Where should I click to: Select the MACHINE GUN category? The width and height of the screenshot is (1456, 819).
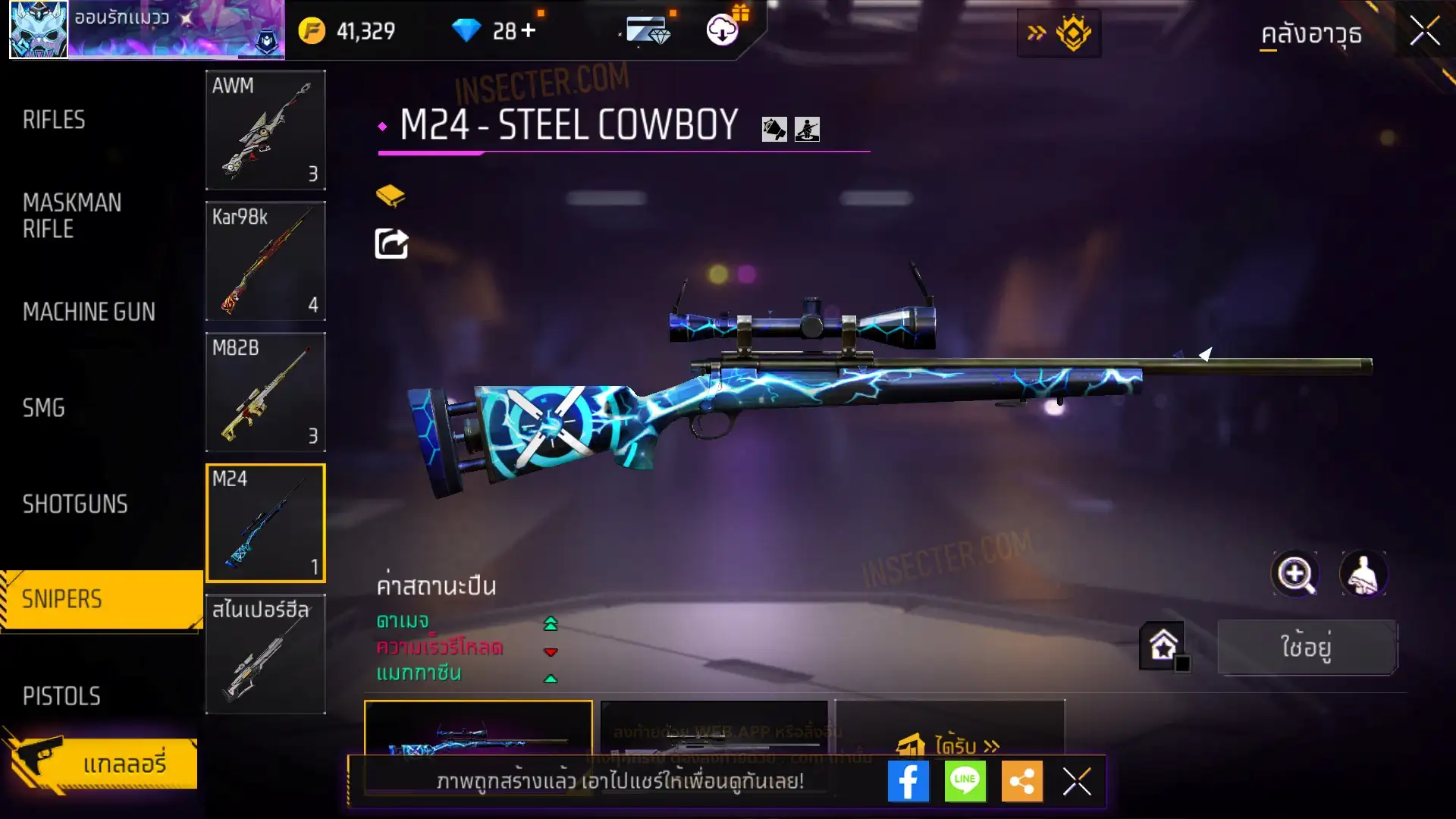tap(89, 312)
